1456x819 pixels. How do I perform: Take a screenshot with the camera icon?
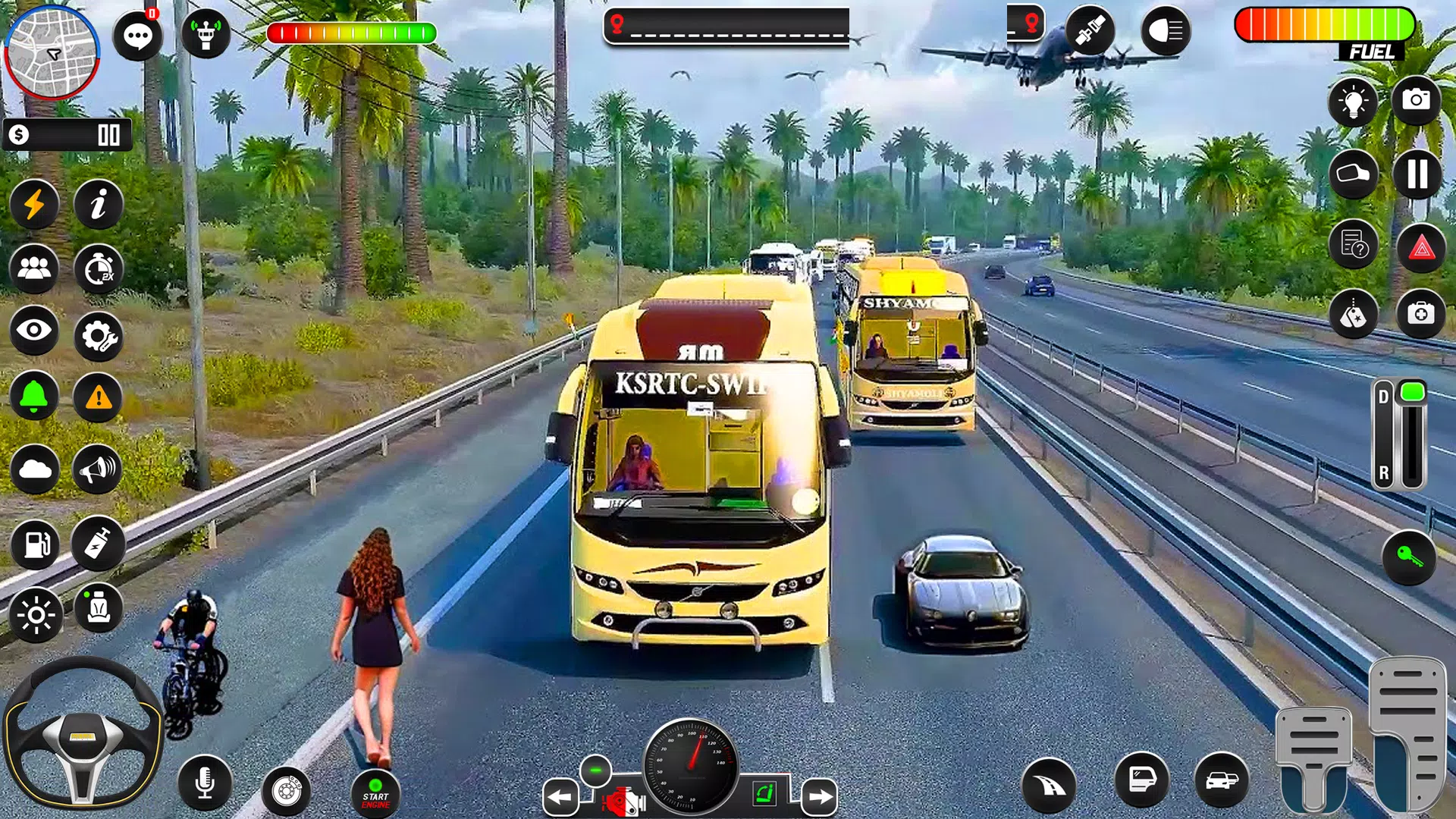1417,99
